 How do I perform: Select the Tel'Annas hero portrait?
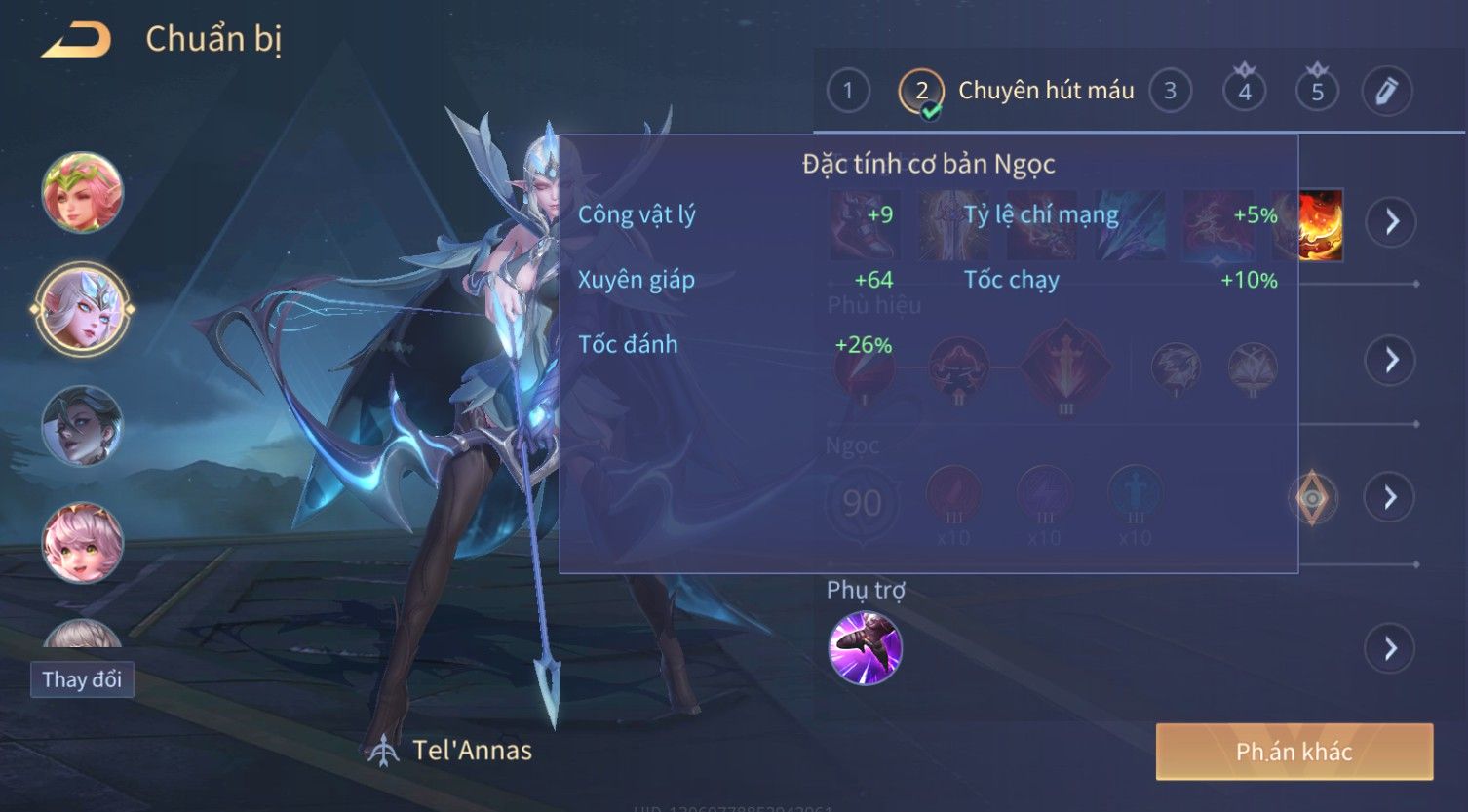pyautogui.click(x=83, y=309)
